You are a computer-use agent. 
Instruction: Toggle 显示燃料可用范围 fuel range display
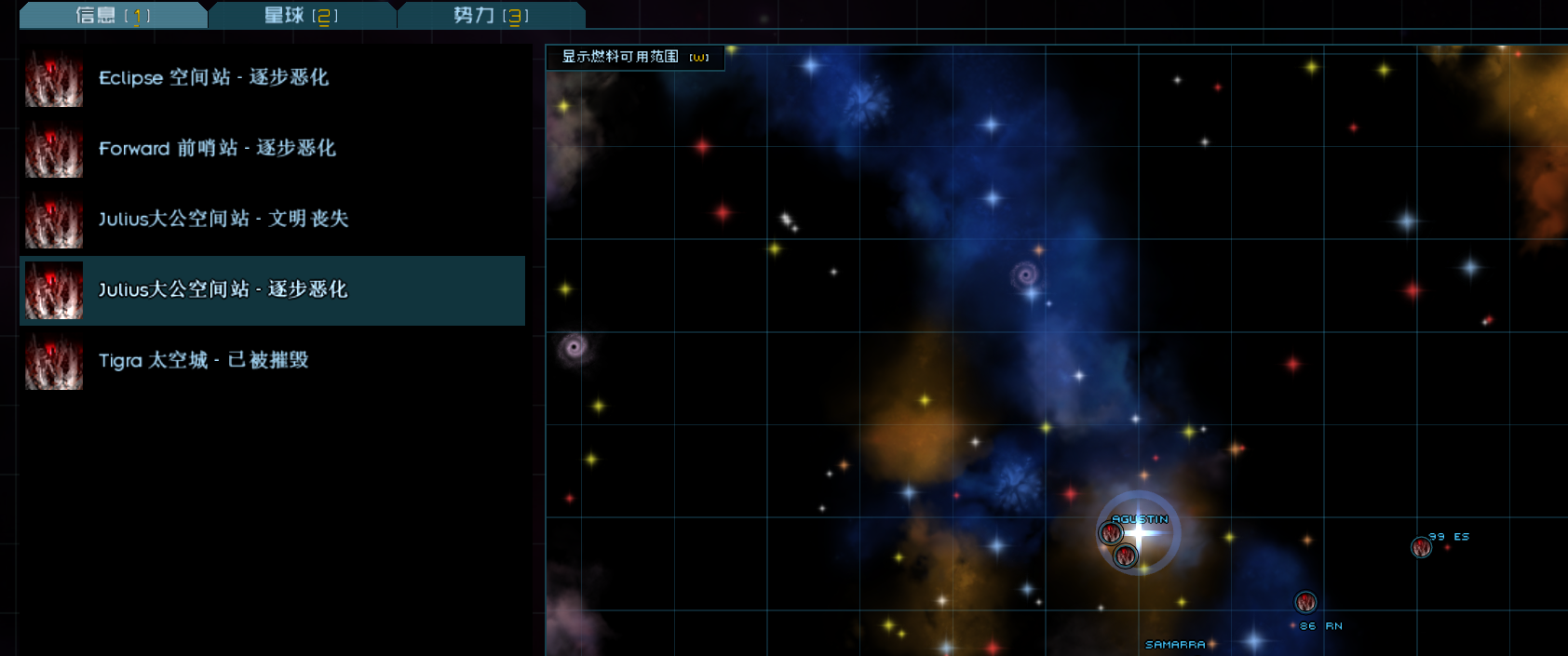click(x=634, y=57)
